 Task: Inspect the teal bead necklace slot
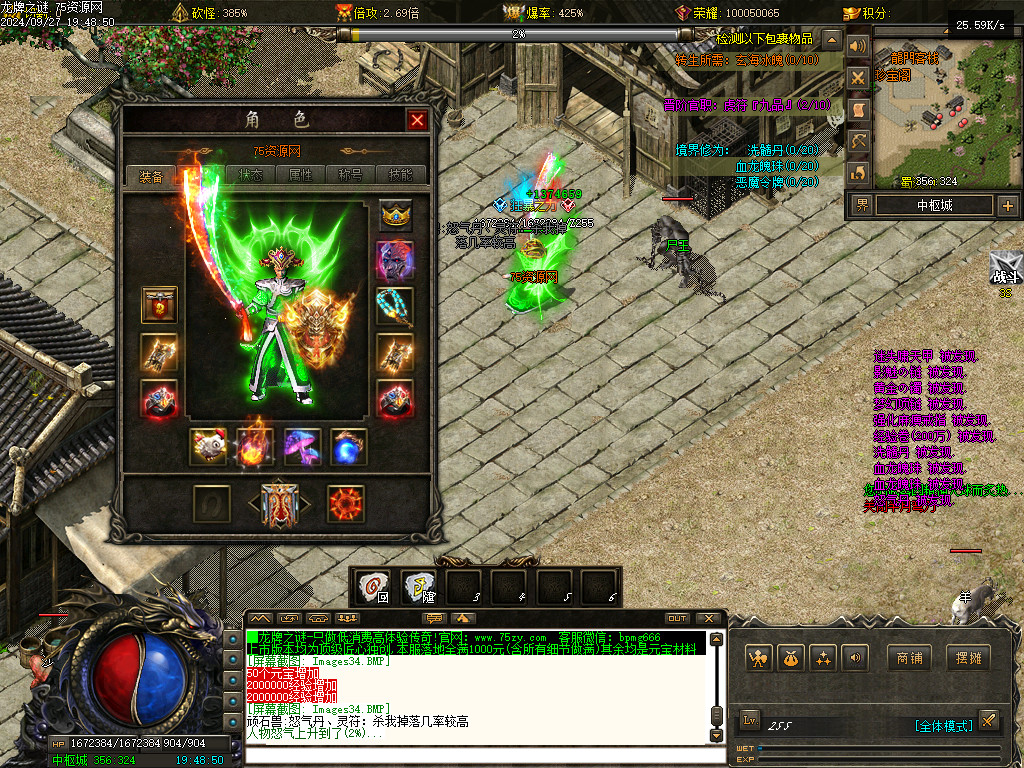395,306
